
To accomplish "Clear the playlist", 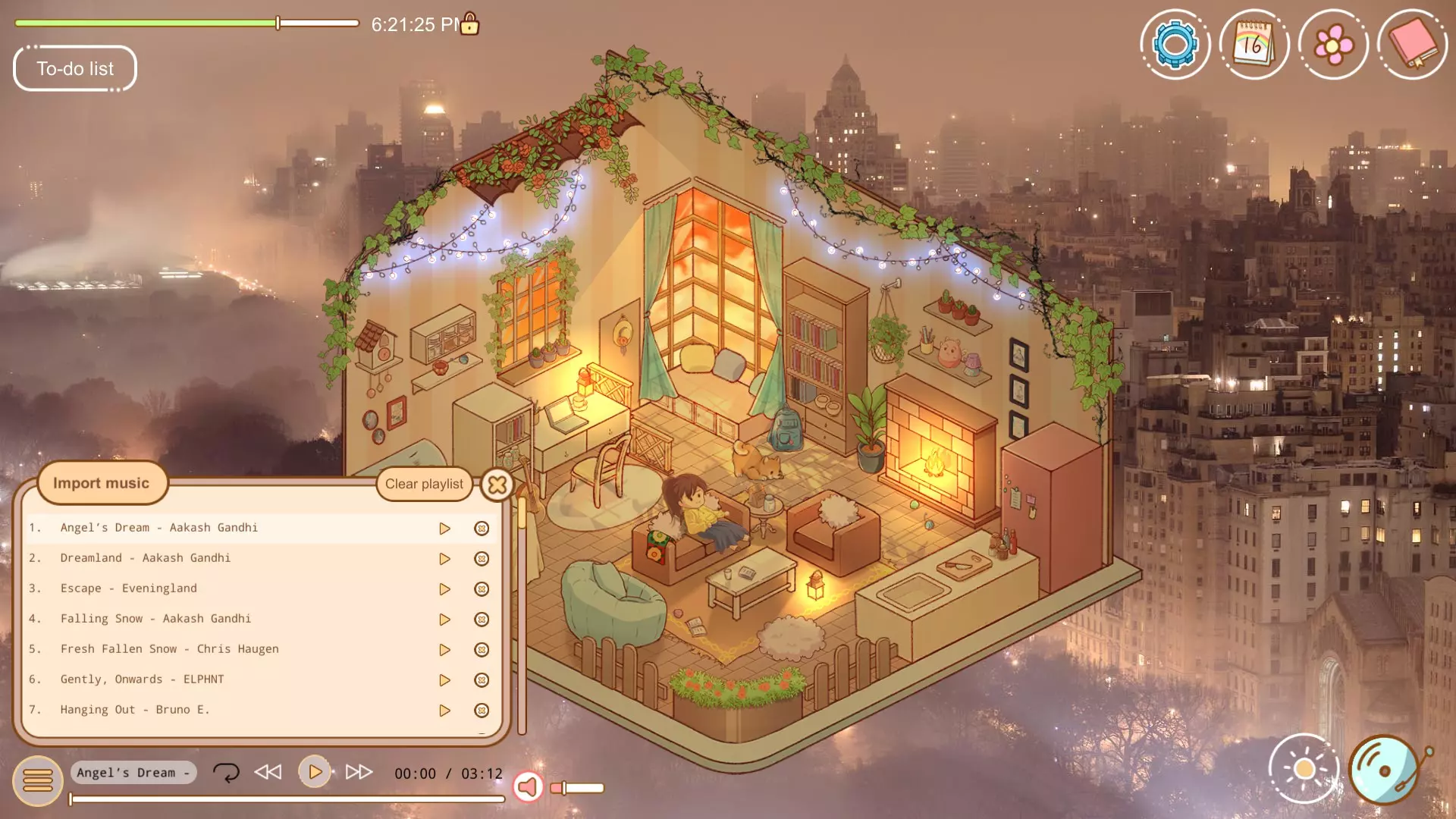I will (x=424, y=484).
